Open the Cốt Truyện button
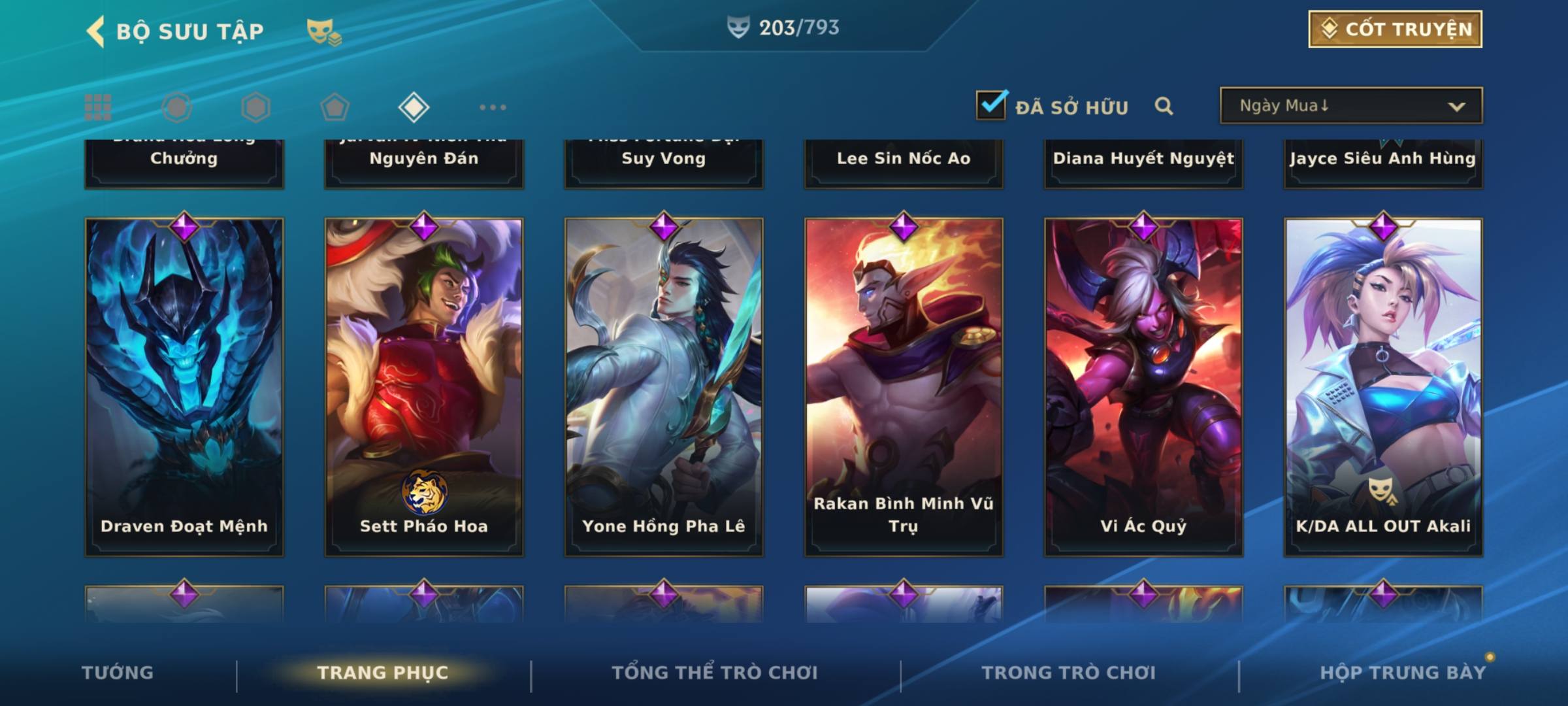The image size is (1568, 706). point(1395,29)
